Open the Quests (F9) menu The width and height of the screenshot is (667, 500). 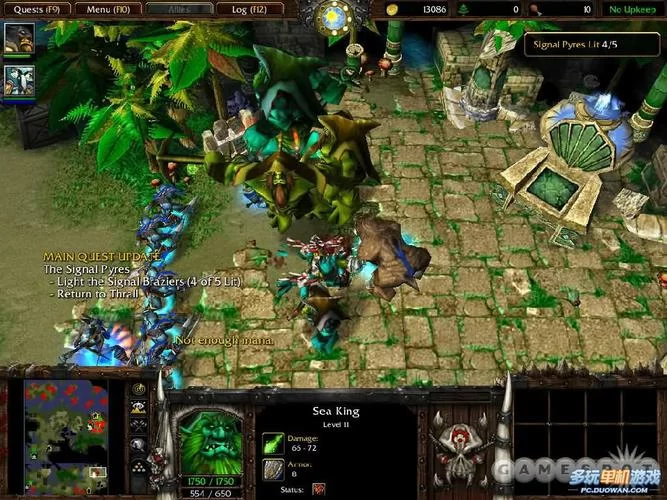click(x=35, y=9)
